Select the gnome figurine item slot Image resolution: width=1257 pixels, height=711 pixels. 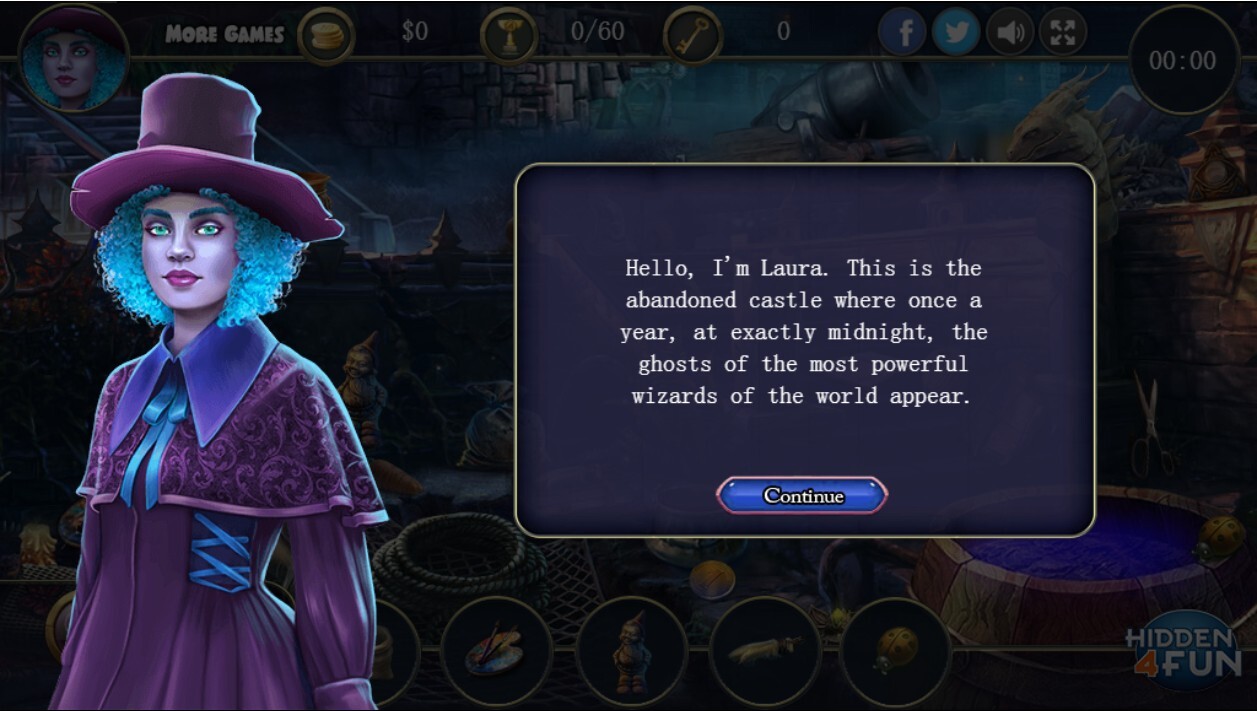coord(632,651)
